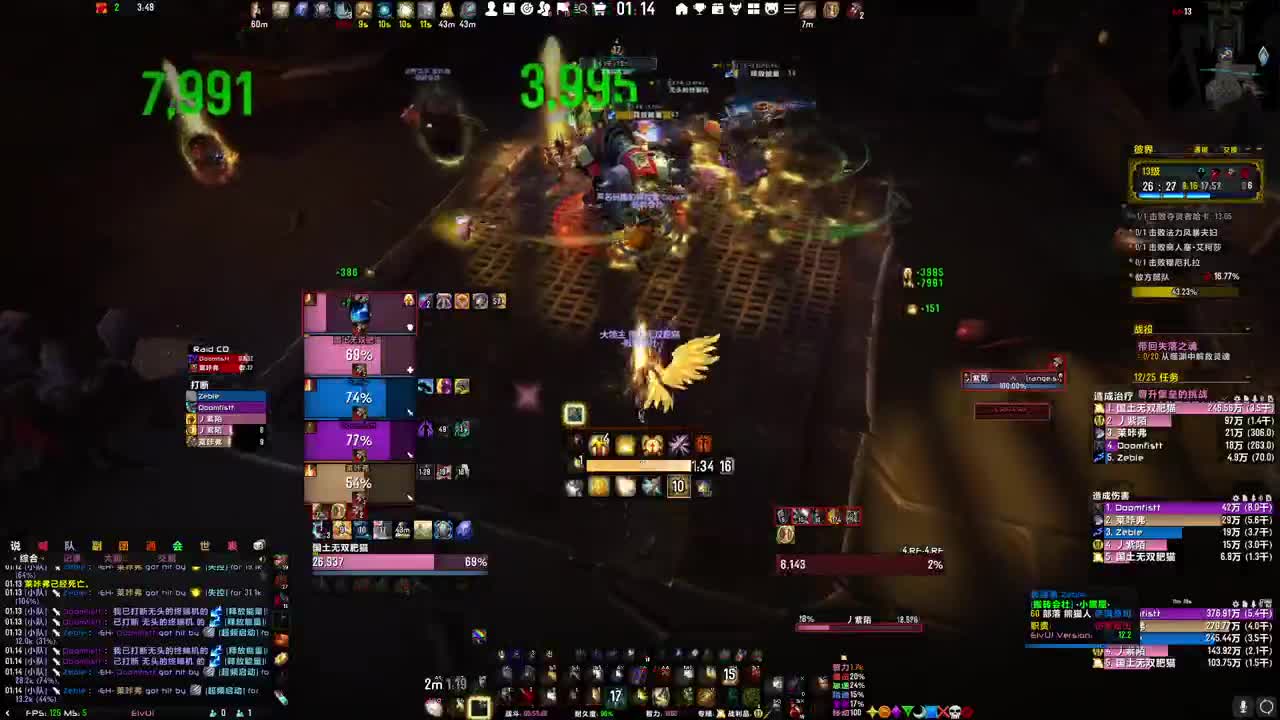Open the guild and communities icon
Viewport: 1280px width, 720px height.
[x=544, y=10]
